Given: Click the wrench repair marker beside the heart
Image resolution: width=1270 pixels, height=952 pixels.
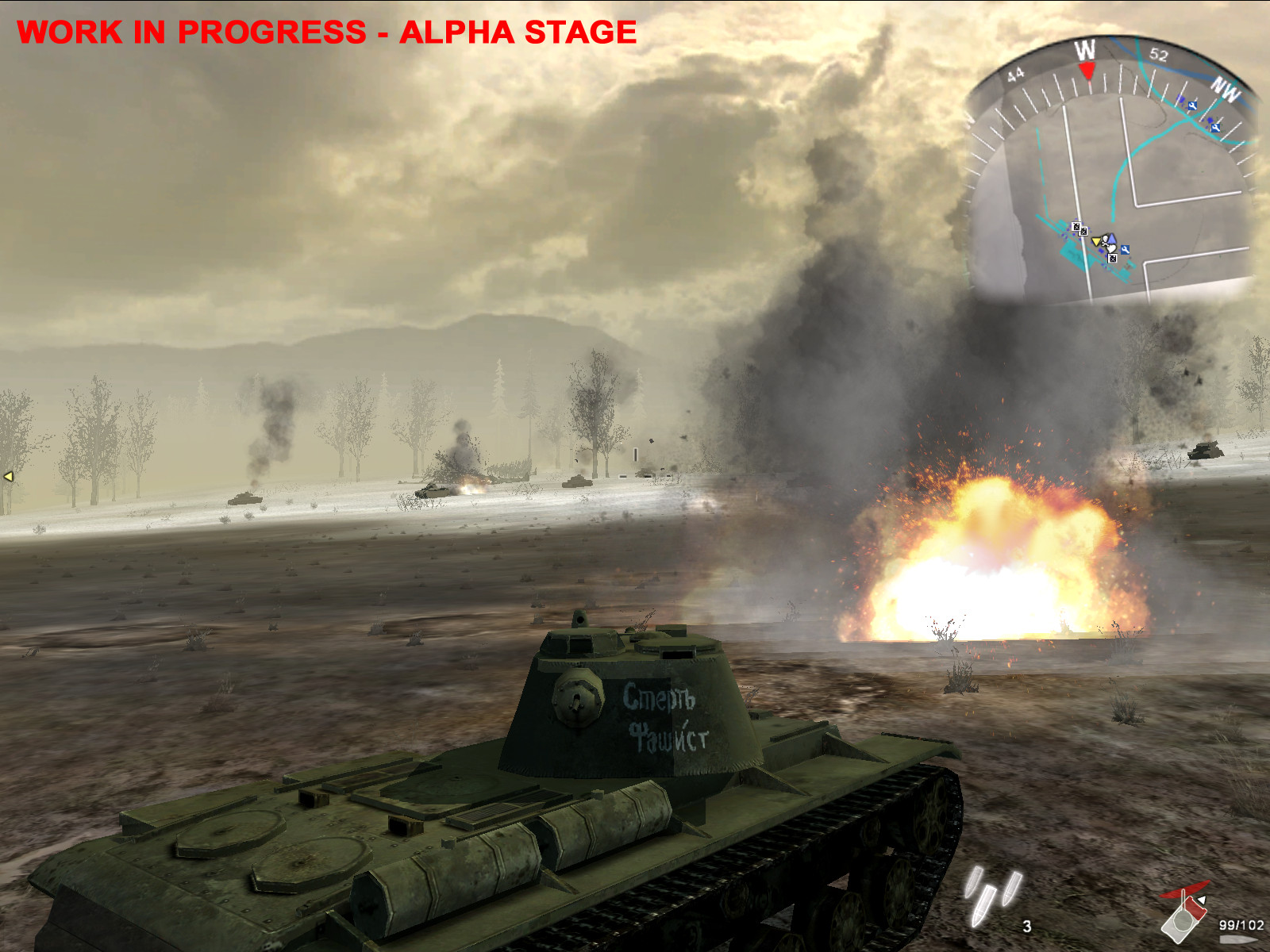Looking at the screenshot, I should (x=1125, y=250).
